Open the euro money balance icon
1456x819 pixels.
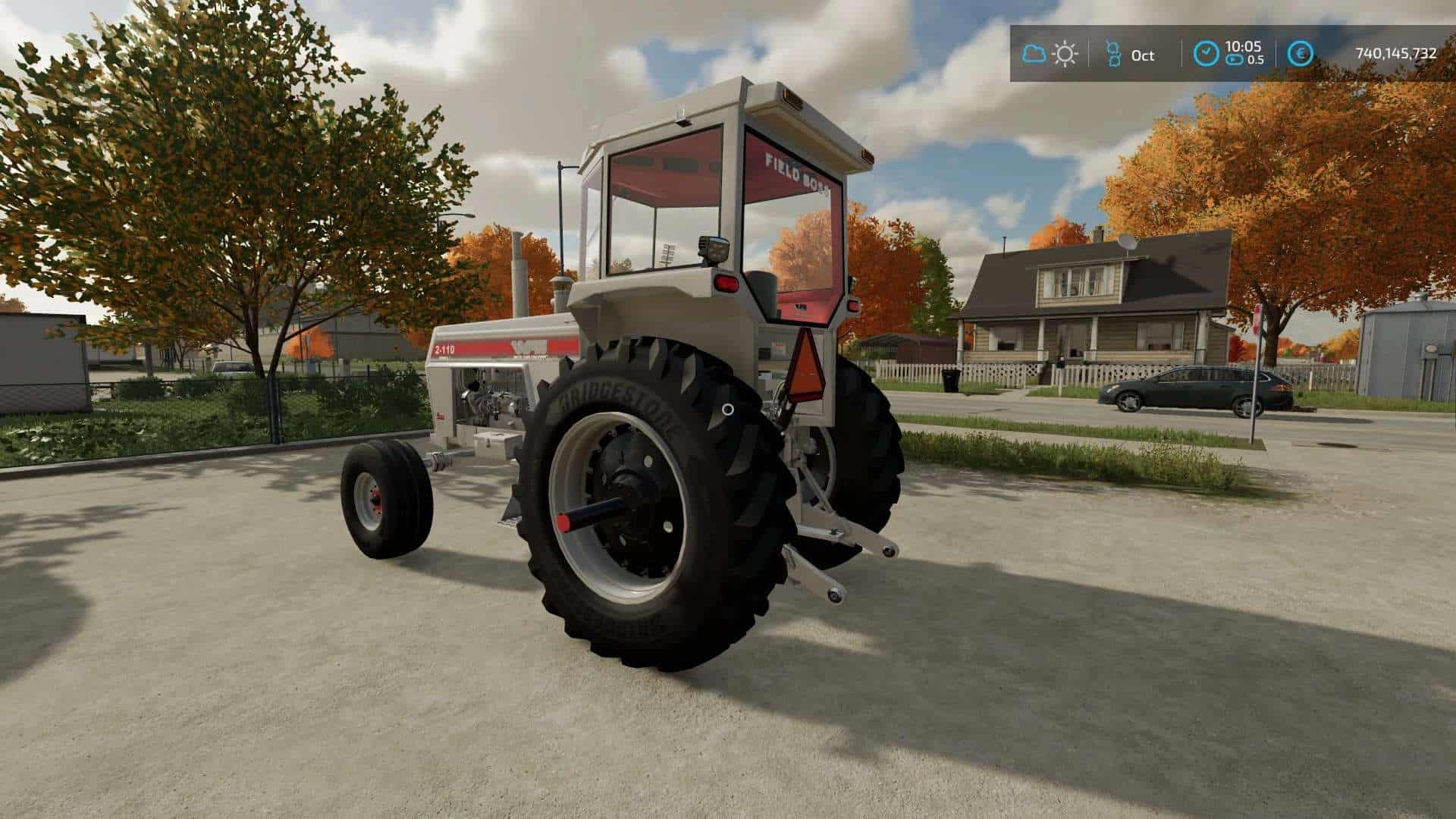(x=1301, y=54)
